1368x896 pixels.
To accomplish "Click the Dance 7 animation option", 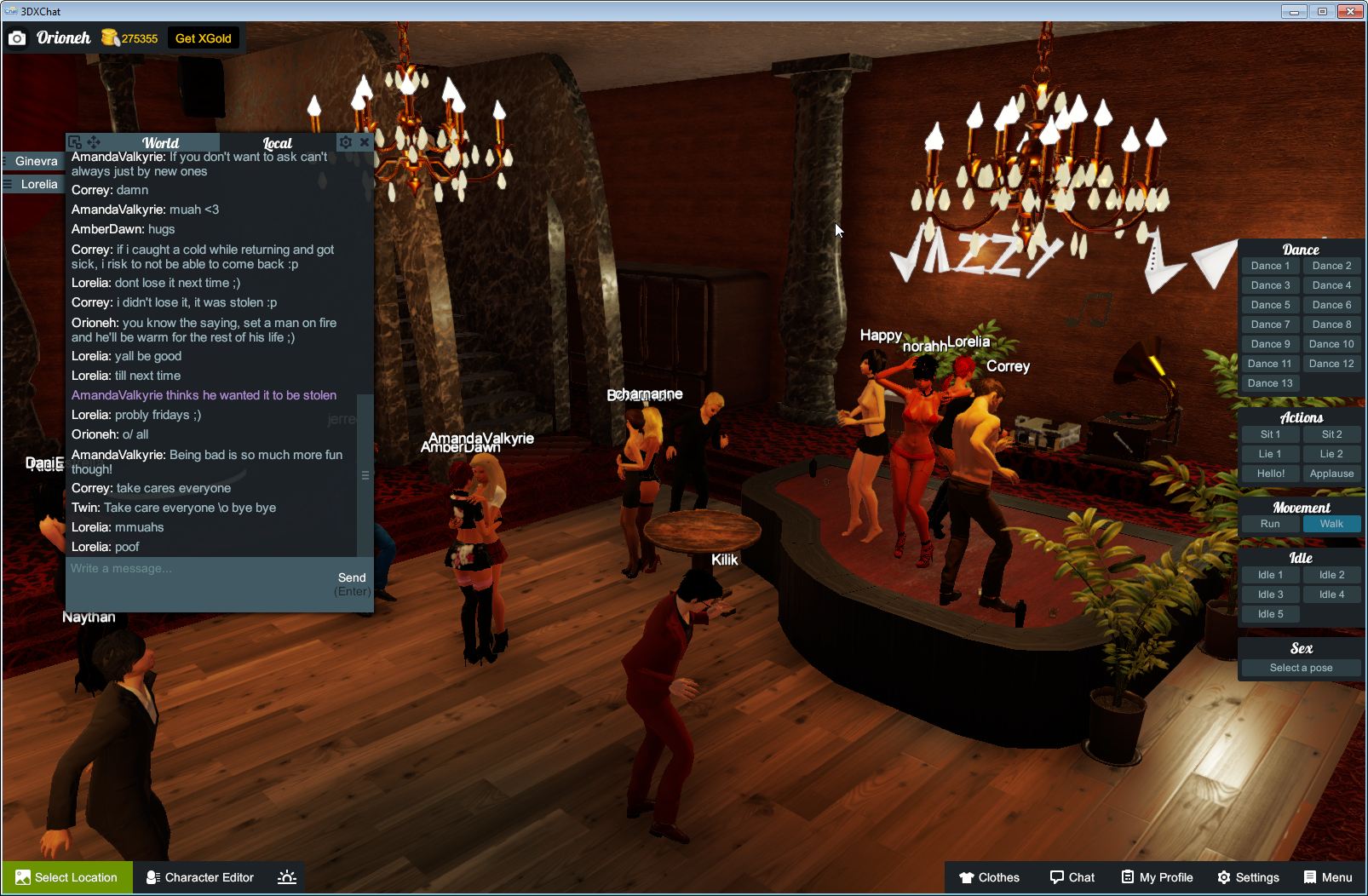I will pos(1270,324).
